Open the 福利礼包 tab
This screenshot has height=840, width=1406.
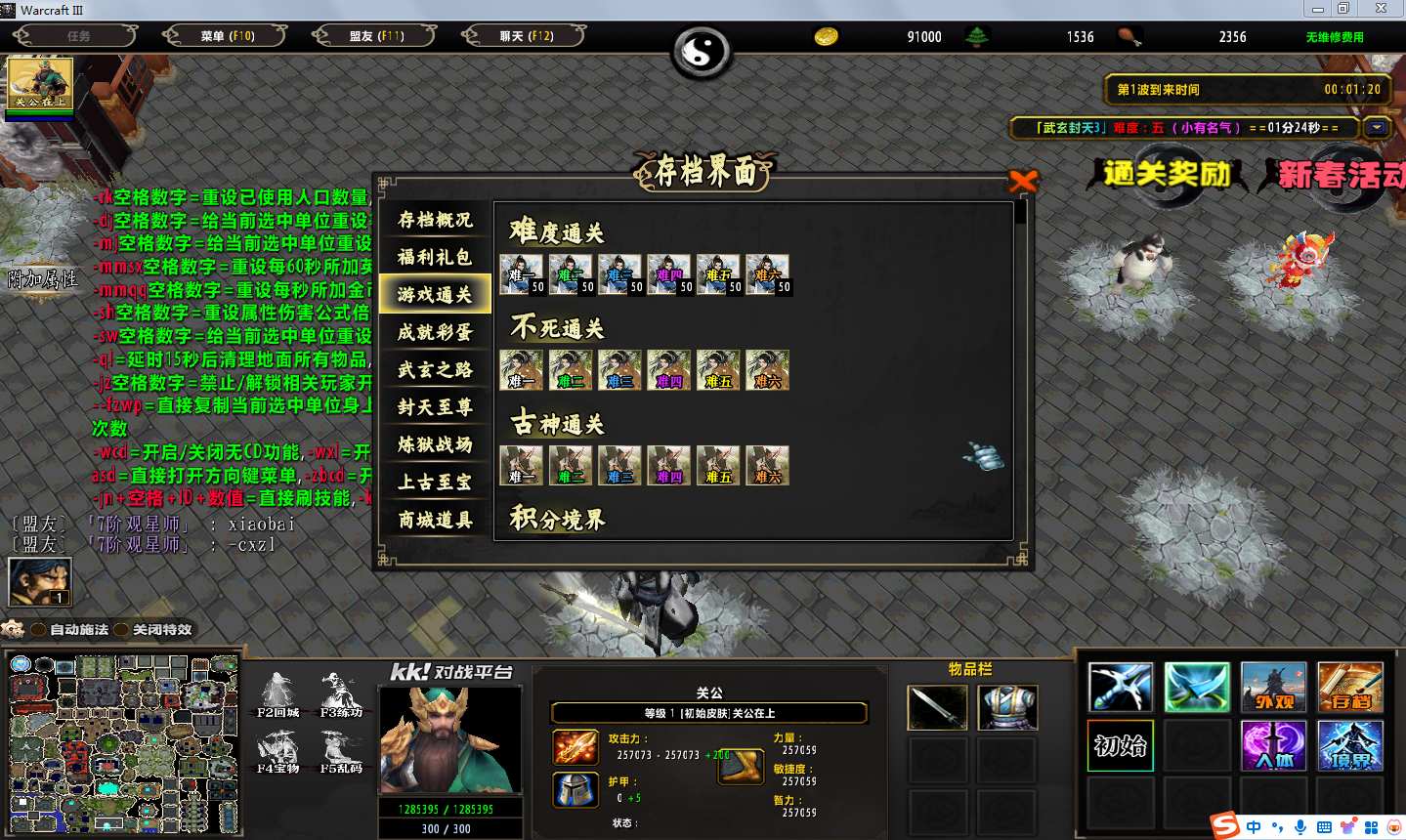pyautogui.click(x=435, y=257)
